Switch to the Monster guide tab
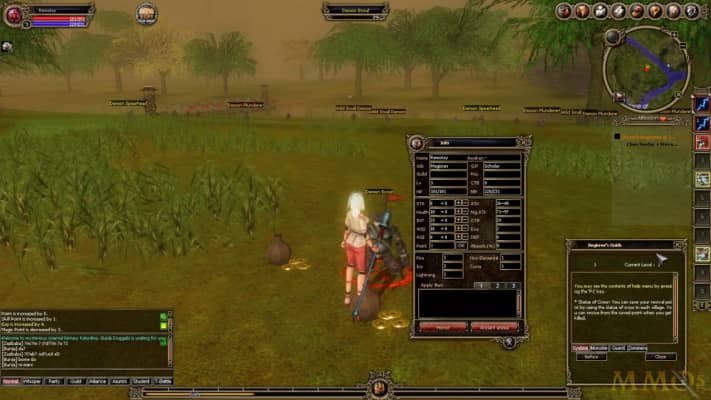This screenshot has width=711, height=400. click(x=599, y=347)
